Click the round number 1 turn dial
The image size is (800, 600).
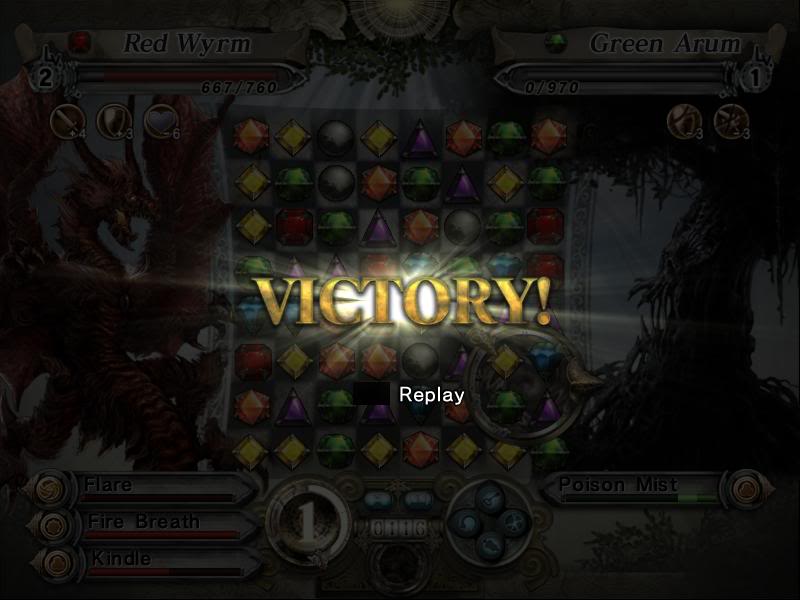[x=308, y=521]
